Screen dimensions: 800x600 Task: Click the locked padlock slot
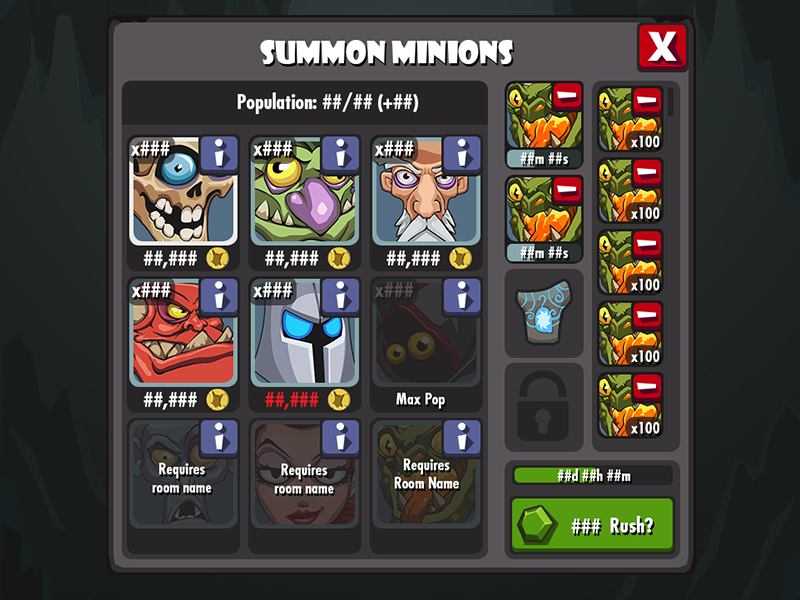tap(544, 405)
